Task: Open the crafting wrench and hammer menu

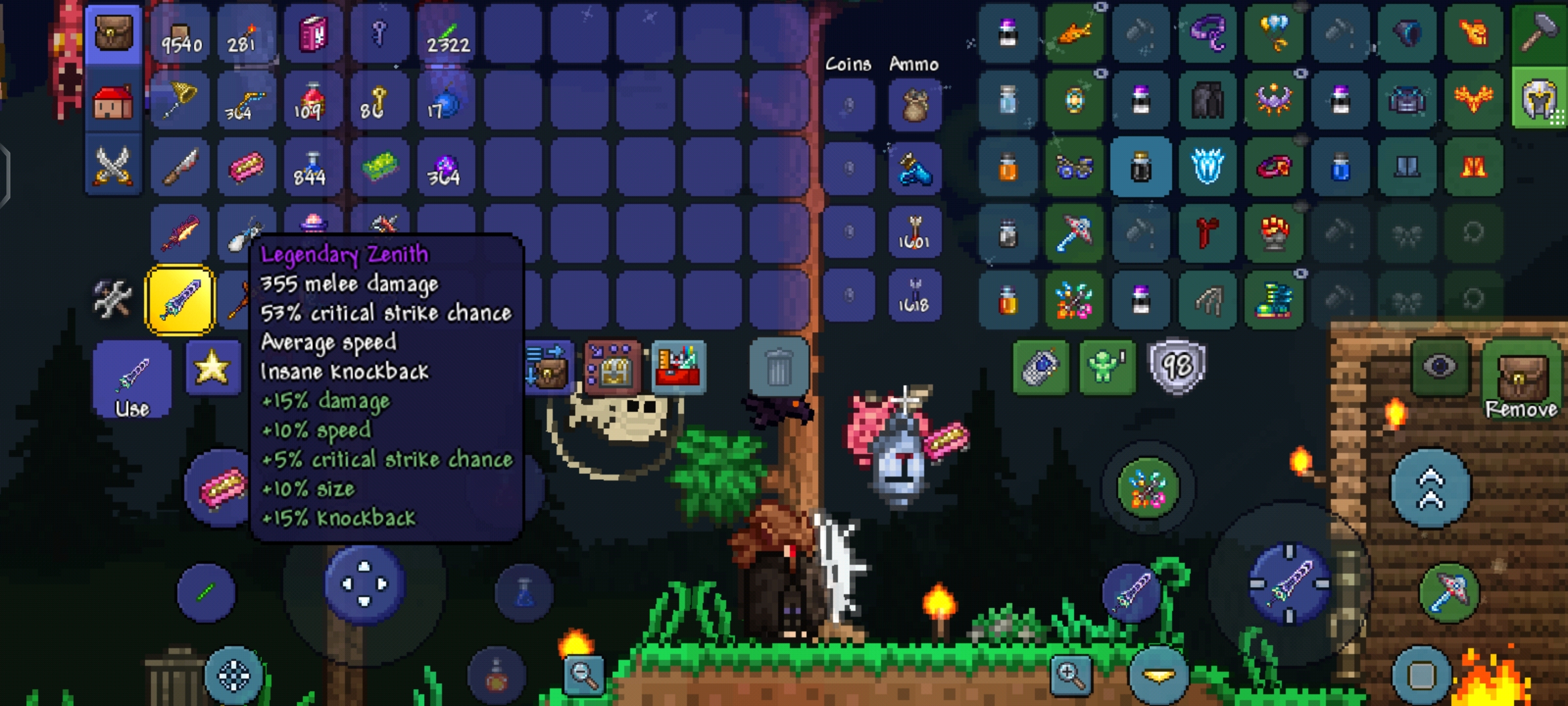Action: pyautogui.click(x=112, y=299)
